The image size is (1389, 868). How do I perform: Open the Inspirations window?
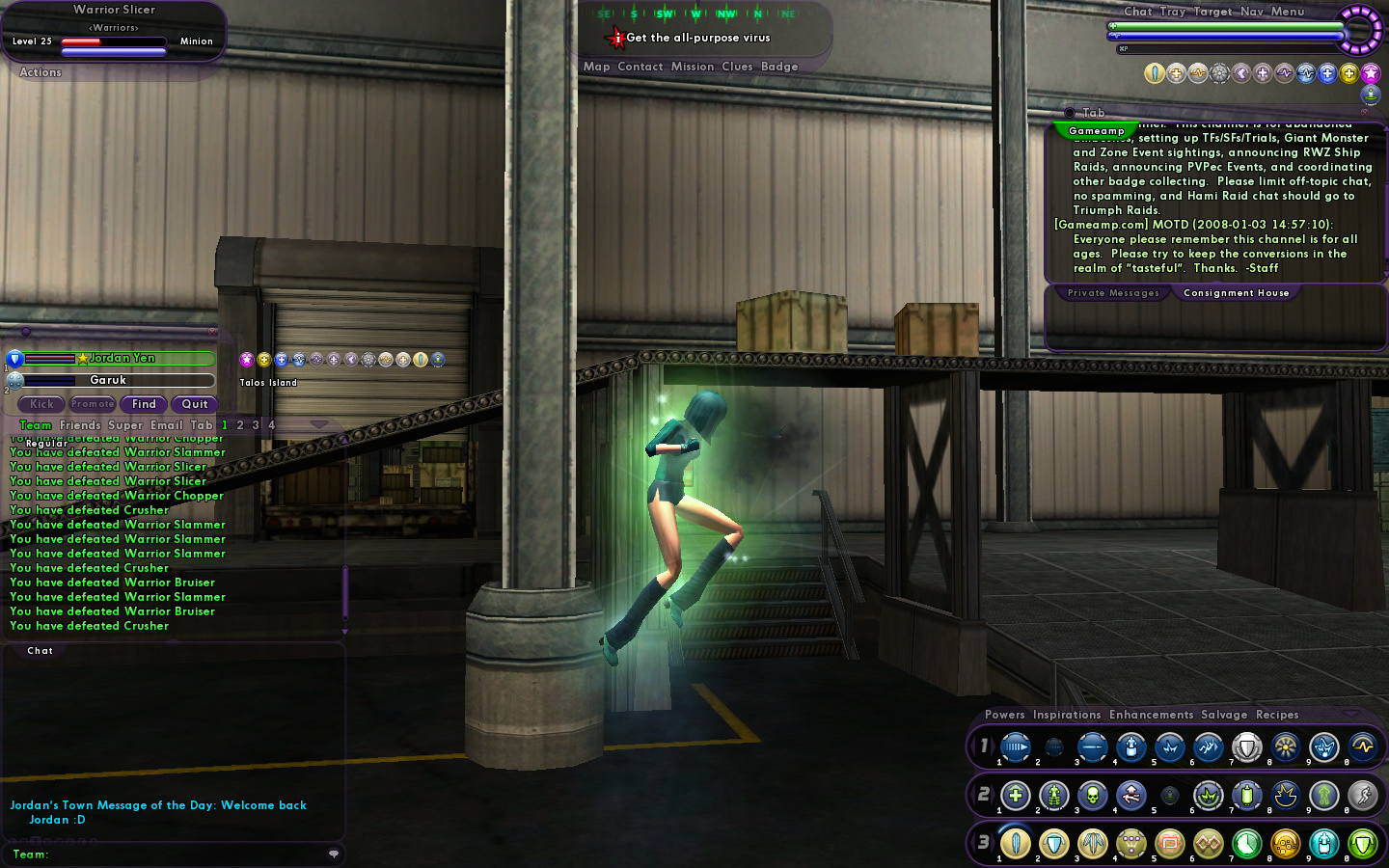(1066, 715)
